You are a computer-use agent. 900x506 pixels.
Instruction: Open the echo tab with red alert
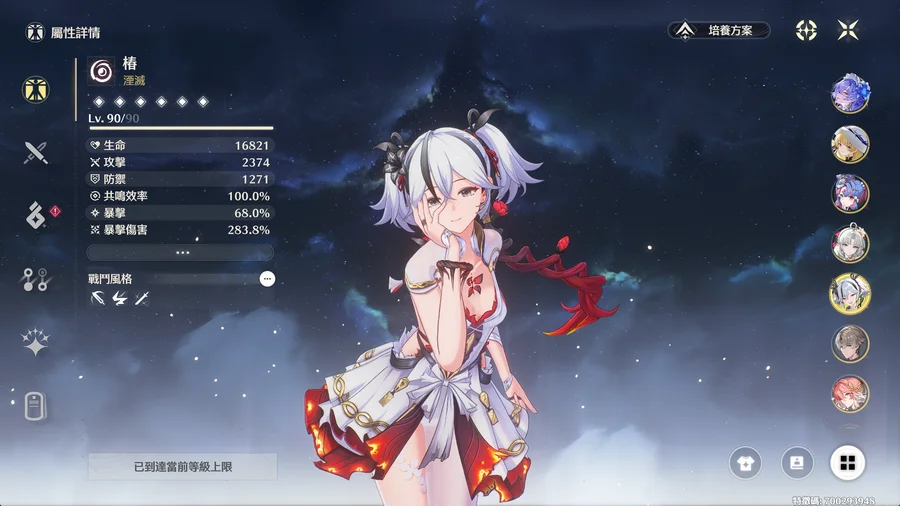point(37,214)
